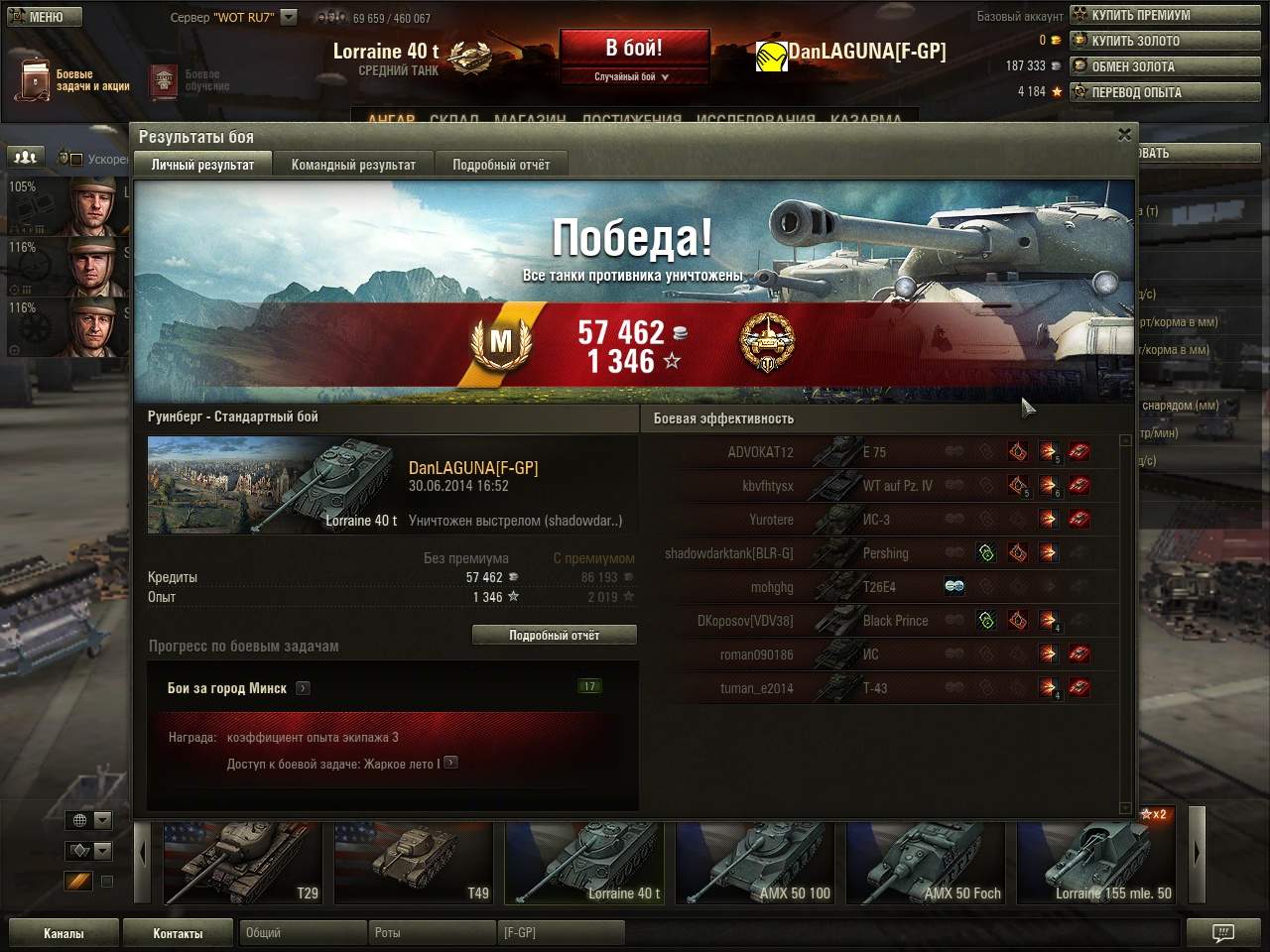The width and height of the screenshot is (1270, 952).
Task: Choose the AMX 50 Foch tank
Action: tap(925, 863)
